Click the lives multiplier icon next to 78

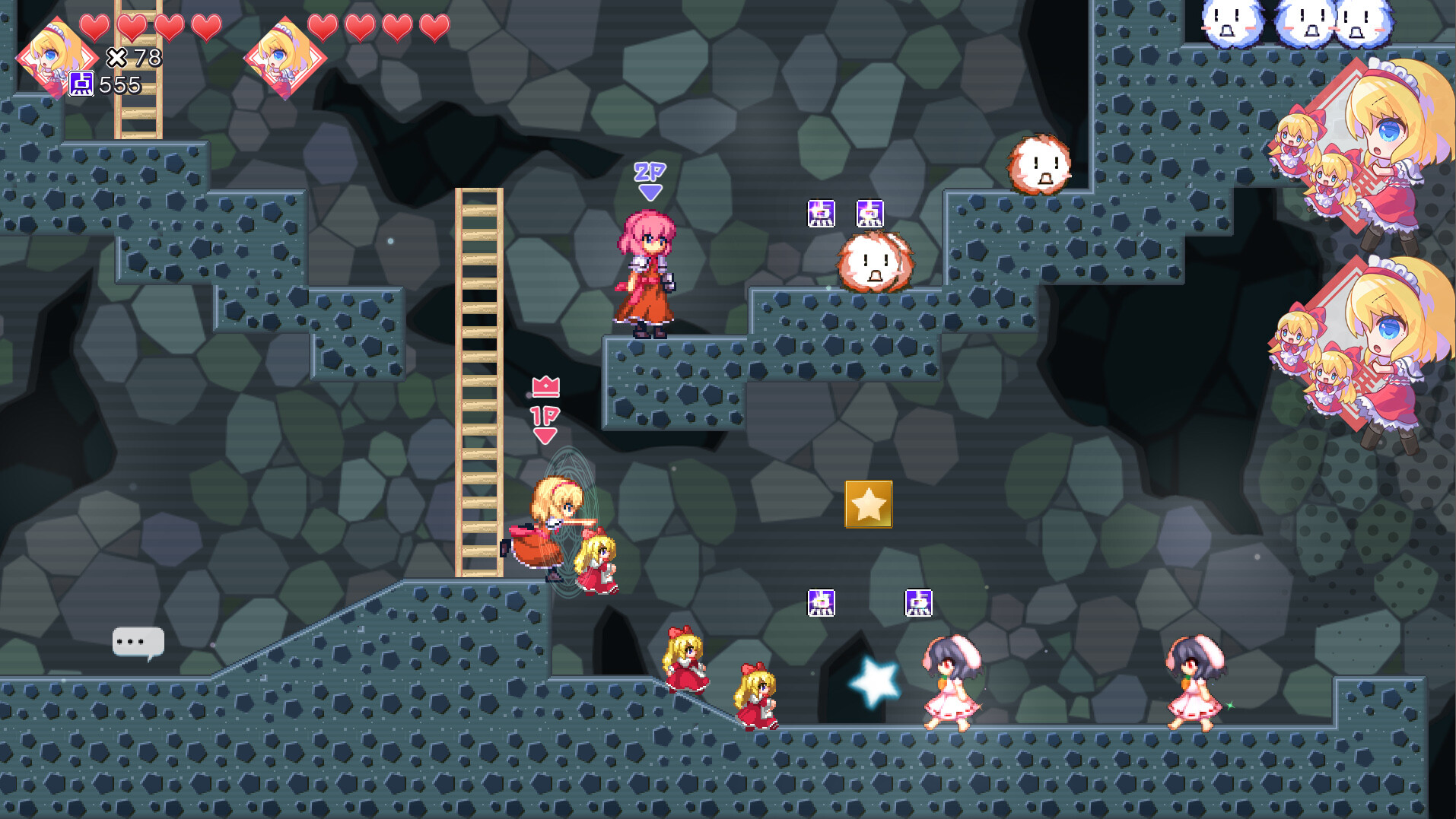(119, 57)
